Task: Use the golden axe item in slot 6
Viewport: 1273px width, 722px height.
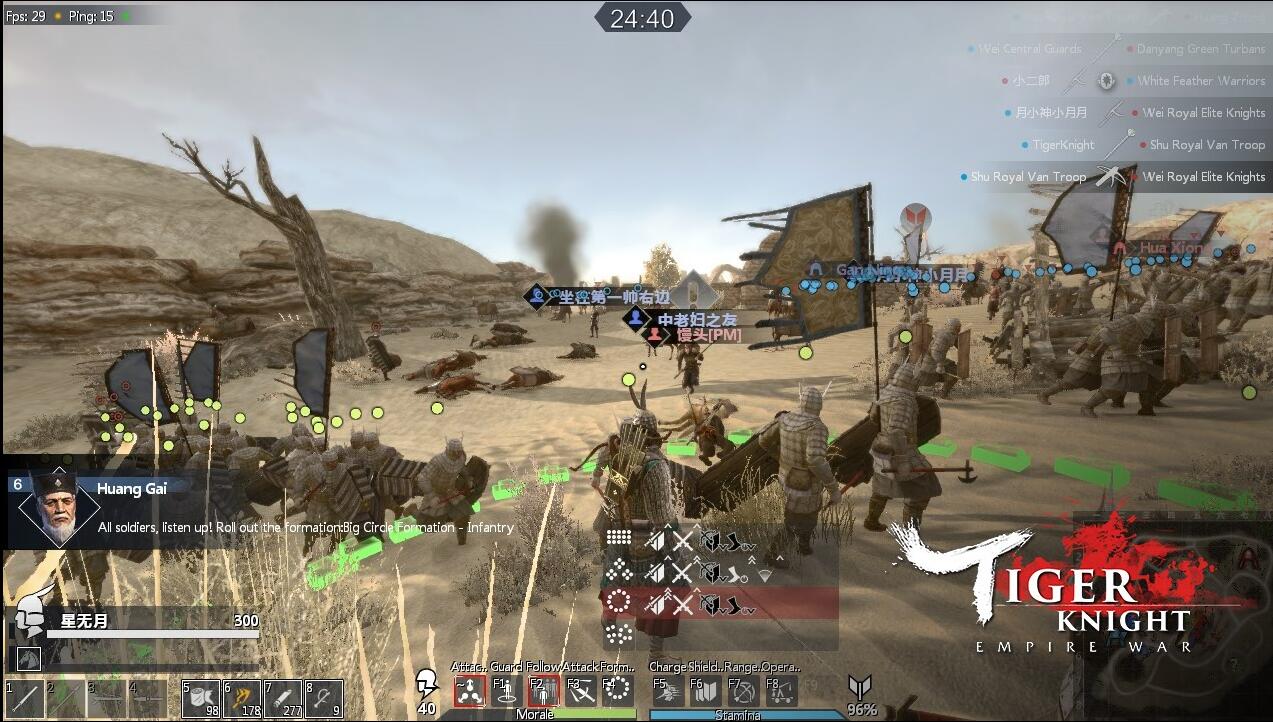Action: pyautogui.click(x=242, y=698)
